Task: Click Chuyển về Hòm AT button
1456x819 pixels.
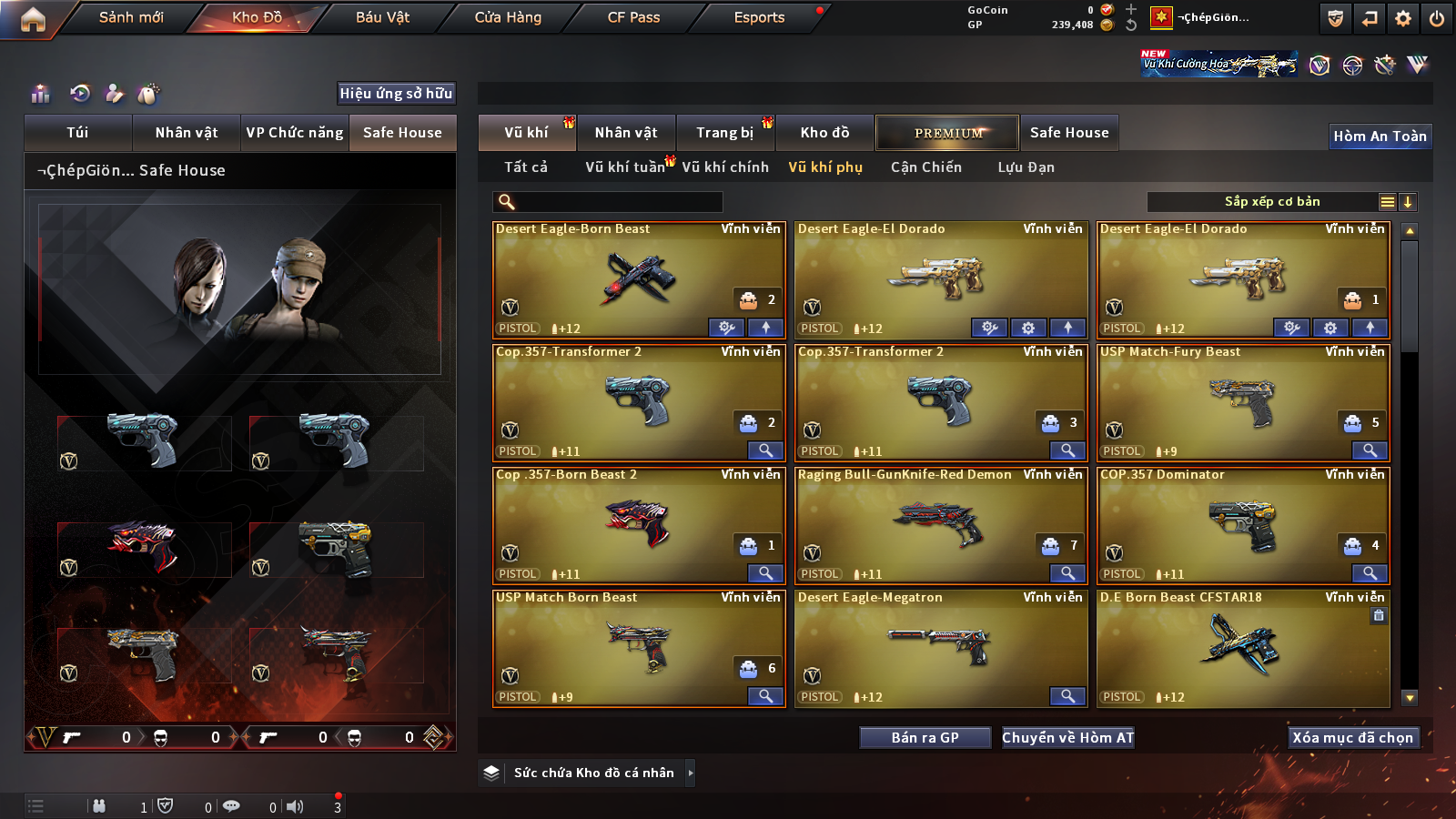Action: [1067, 738]
